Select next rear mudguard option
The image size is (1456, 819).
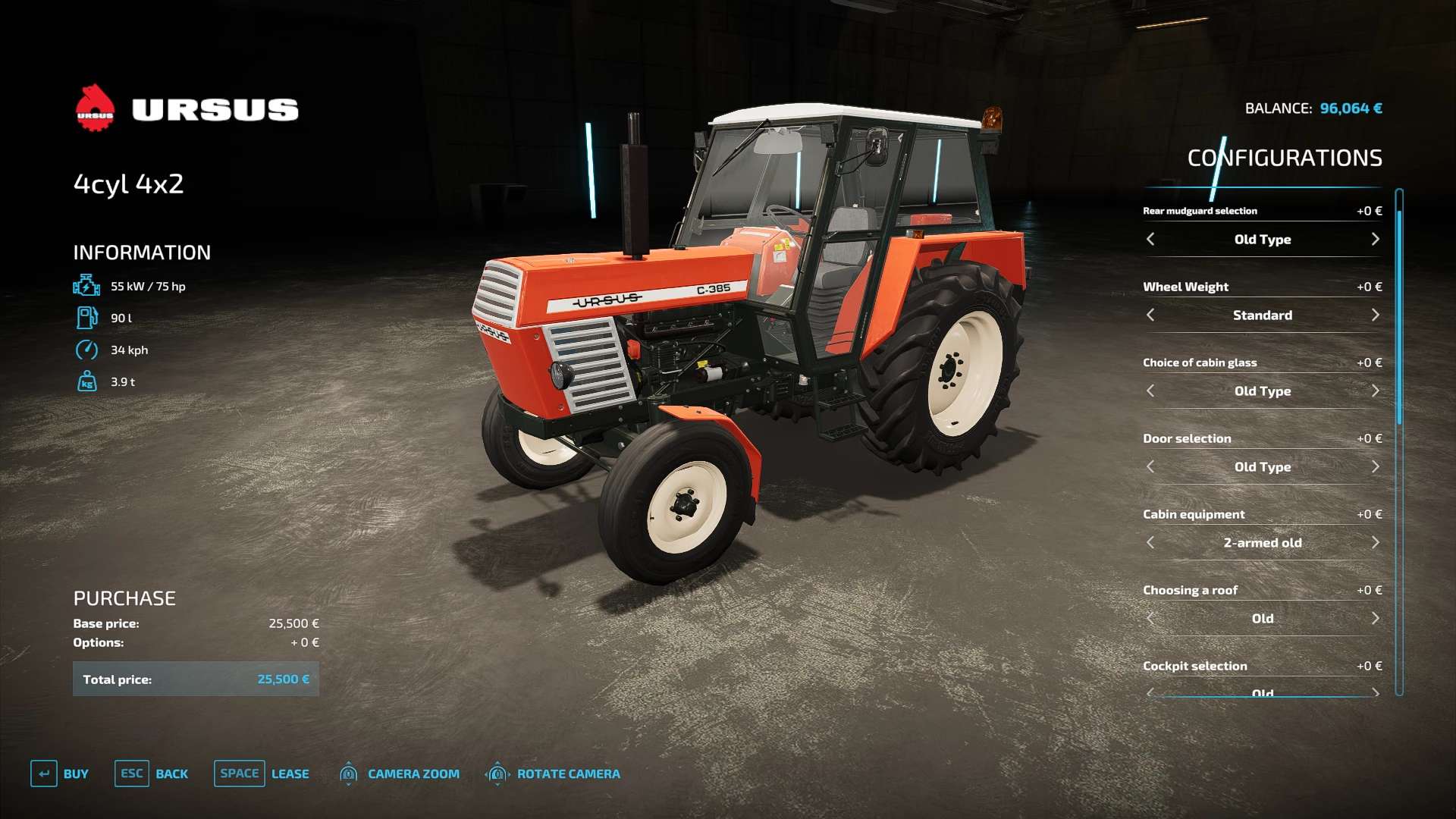click(1375, 240)
